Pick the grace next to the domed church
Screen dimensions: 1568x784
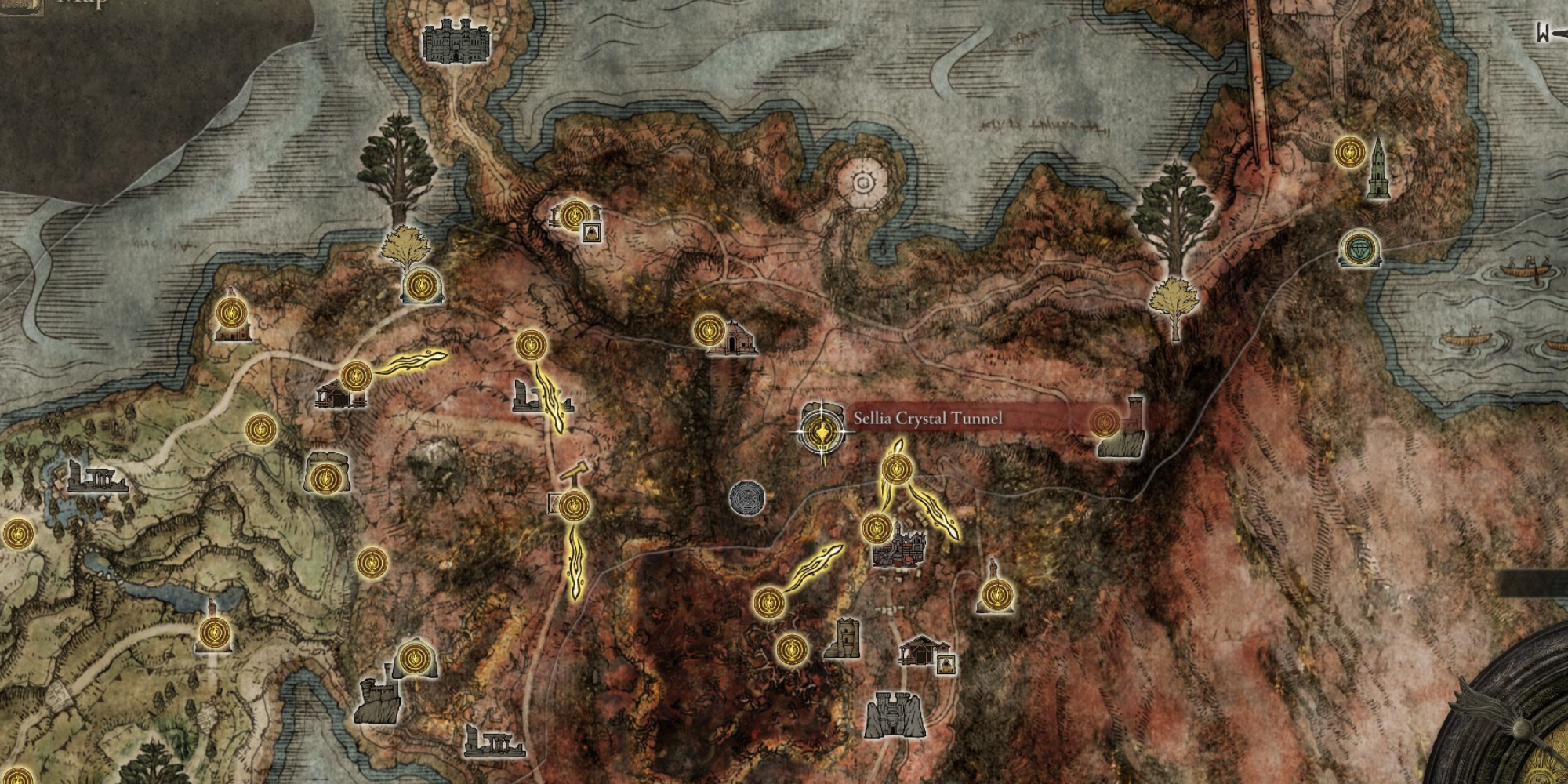click(x=709, y=330)
